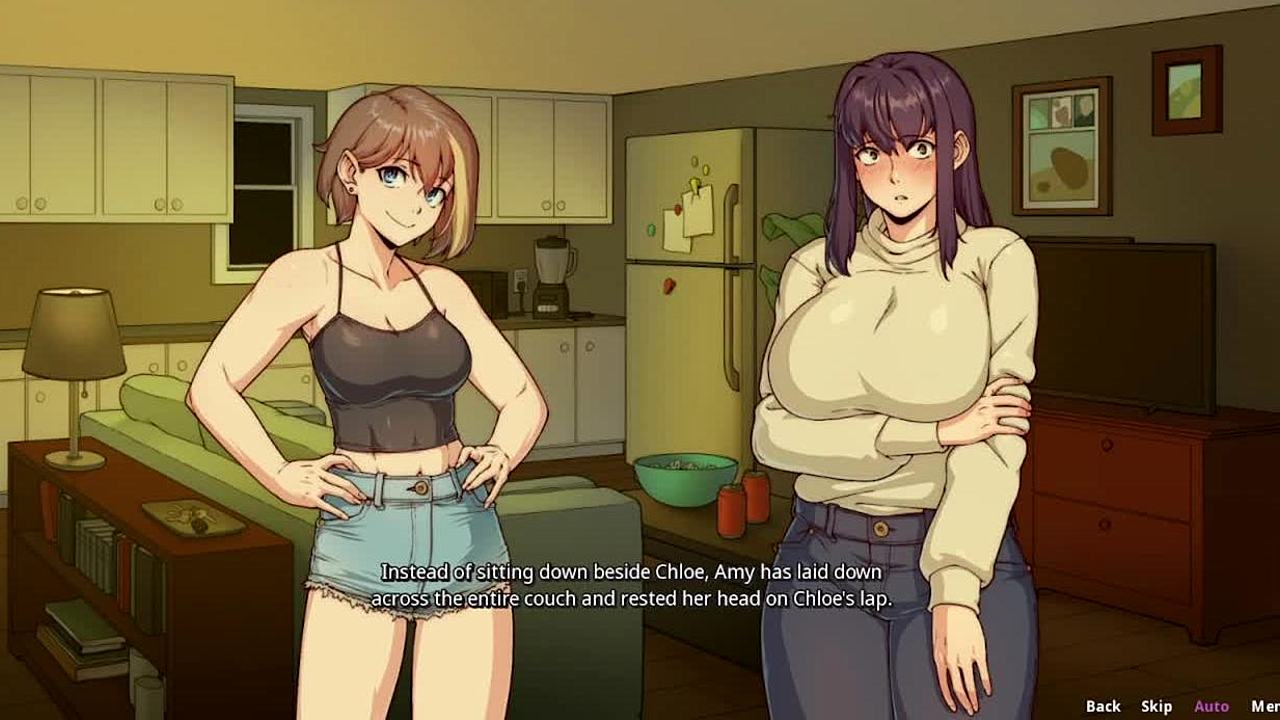Toggle Auto dialogue advance
Viewport: 1280px width, 720px height.
coord(1211,706)
